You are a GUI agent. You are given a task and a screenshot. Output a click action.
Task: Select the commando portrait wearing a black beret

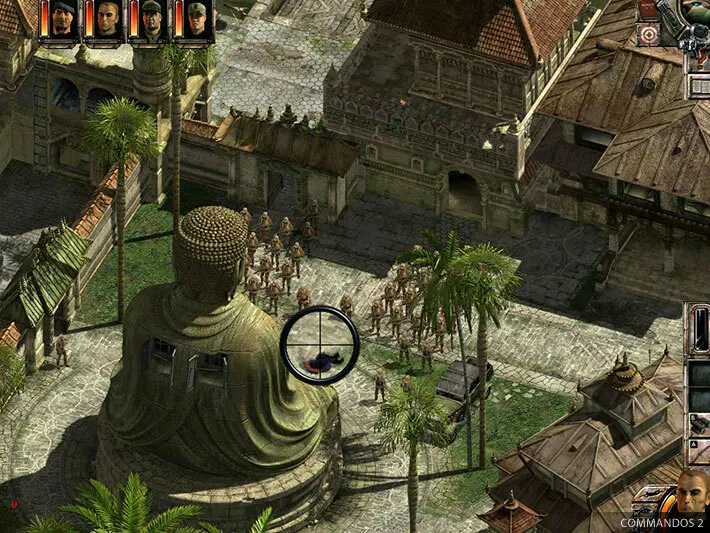coord(61,19)
